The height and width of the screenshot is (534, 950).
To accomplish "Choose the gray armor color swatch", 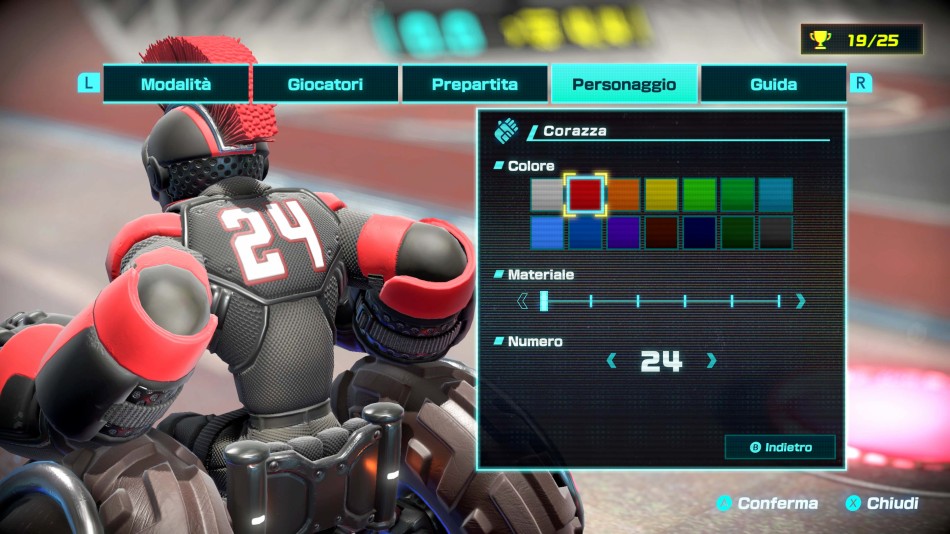I will coord(547,194).
